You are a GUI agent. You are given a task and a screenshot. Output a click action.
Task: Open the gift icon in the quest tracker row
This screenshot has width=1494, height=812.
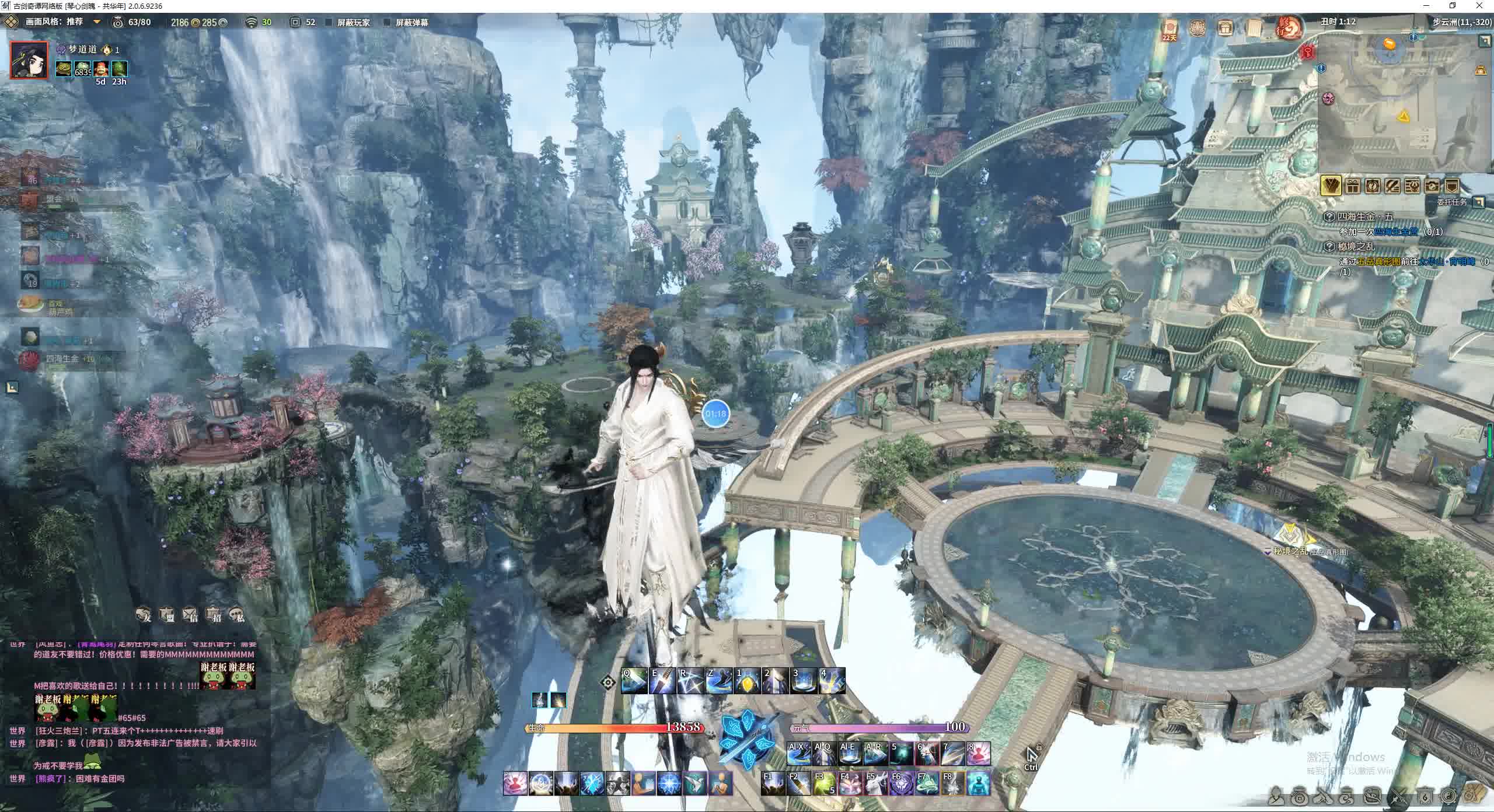click(x=1353, y=185)
